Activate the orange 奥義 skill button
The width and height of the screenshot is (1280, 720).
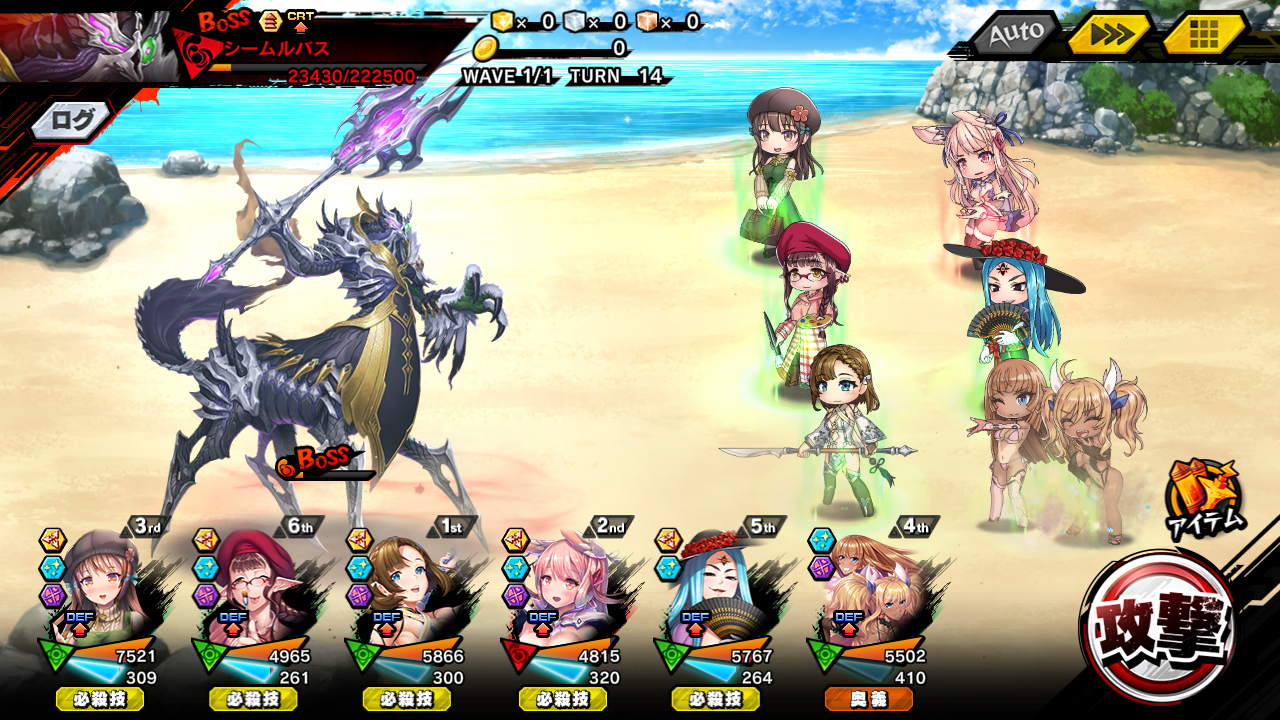(x=868, y=699)
